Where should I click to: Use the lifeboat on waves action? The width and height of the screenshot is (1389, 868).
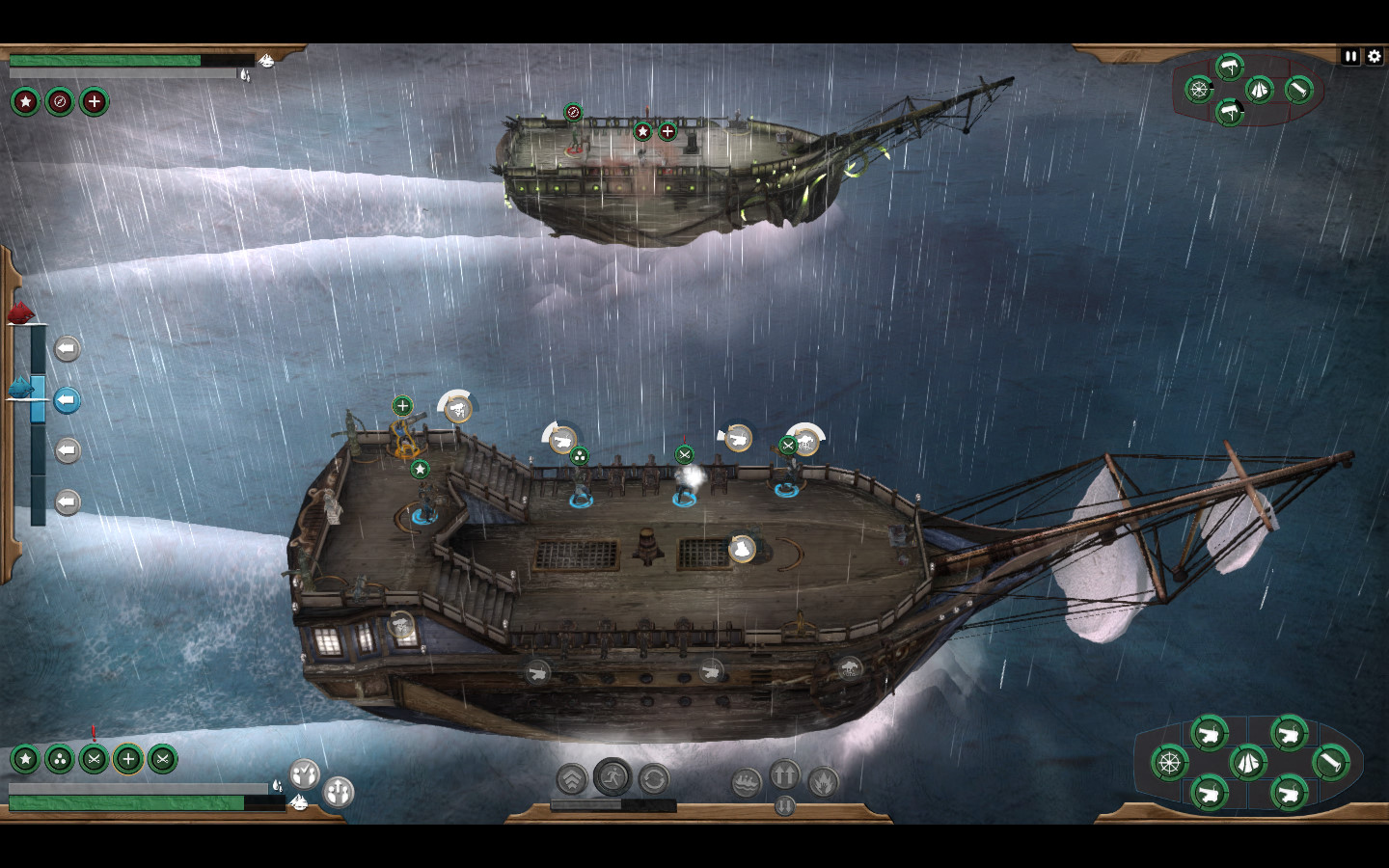(x=746, y=782)
